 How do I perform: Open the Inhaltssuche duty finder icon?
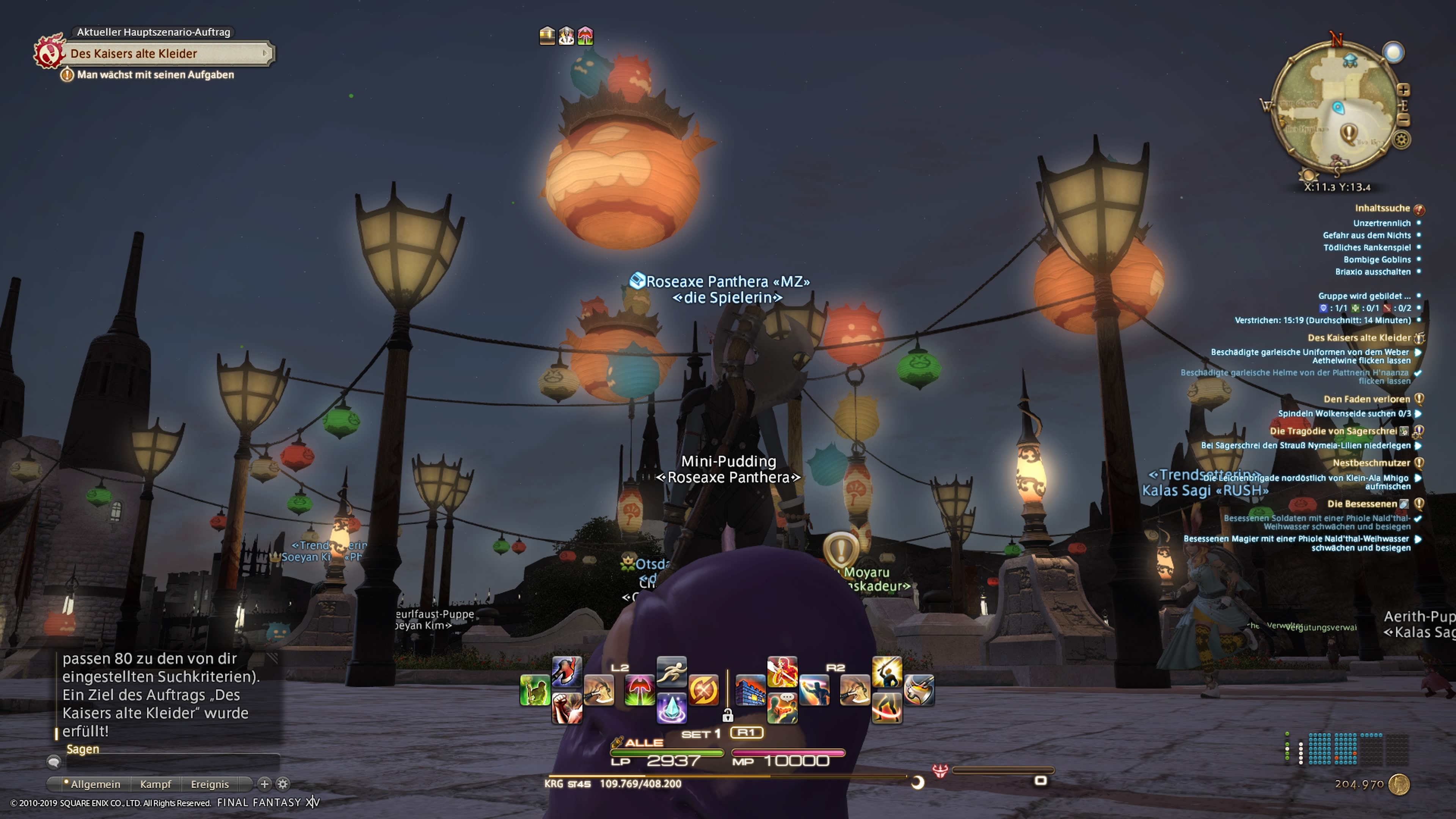tap(1419, 210)
